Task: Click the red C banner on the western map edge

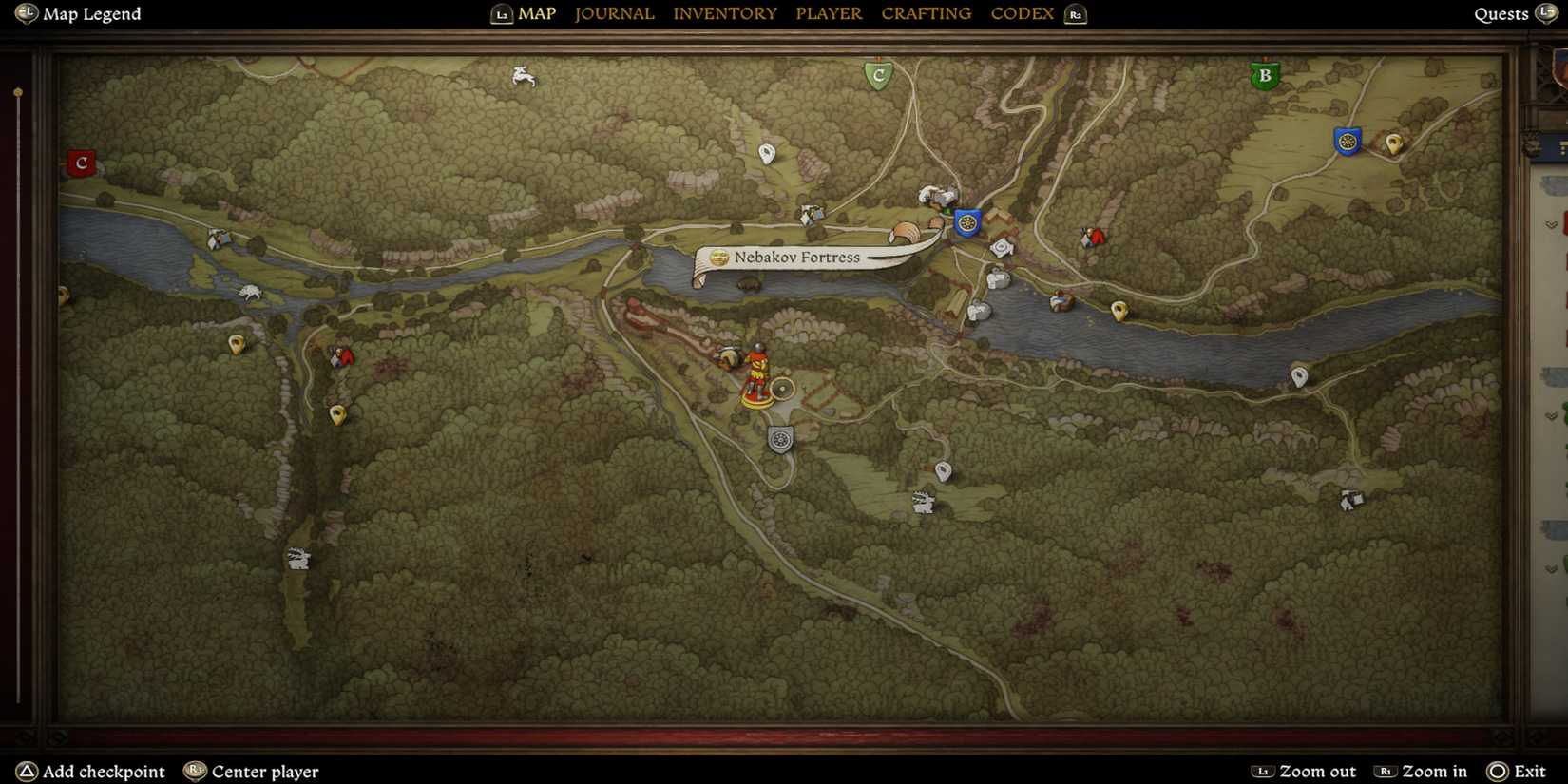Action: 81,163
